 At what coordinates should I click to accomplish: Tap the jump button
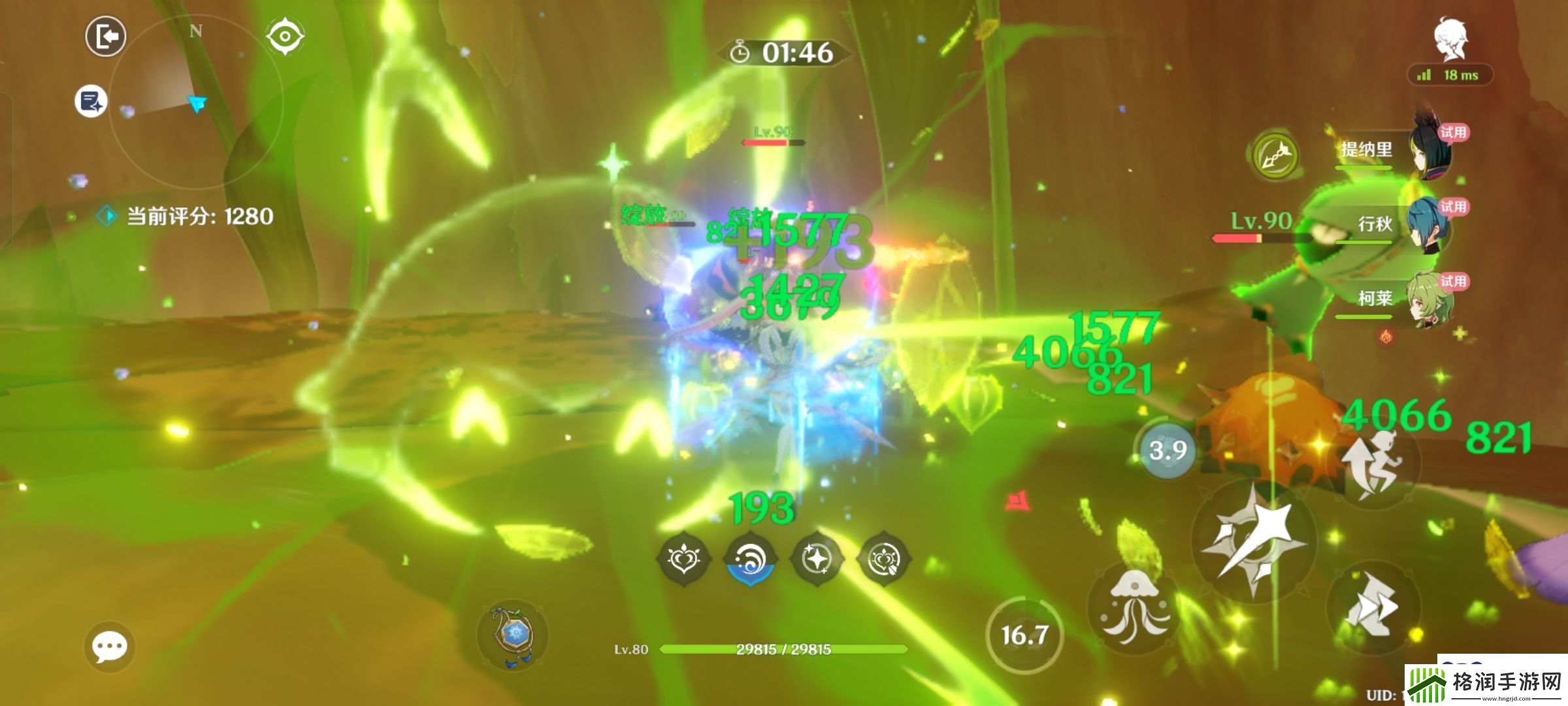click(x=1372, y=464)
